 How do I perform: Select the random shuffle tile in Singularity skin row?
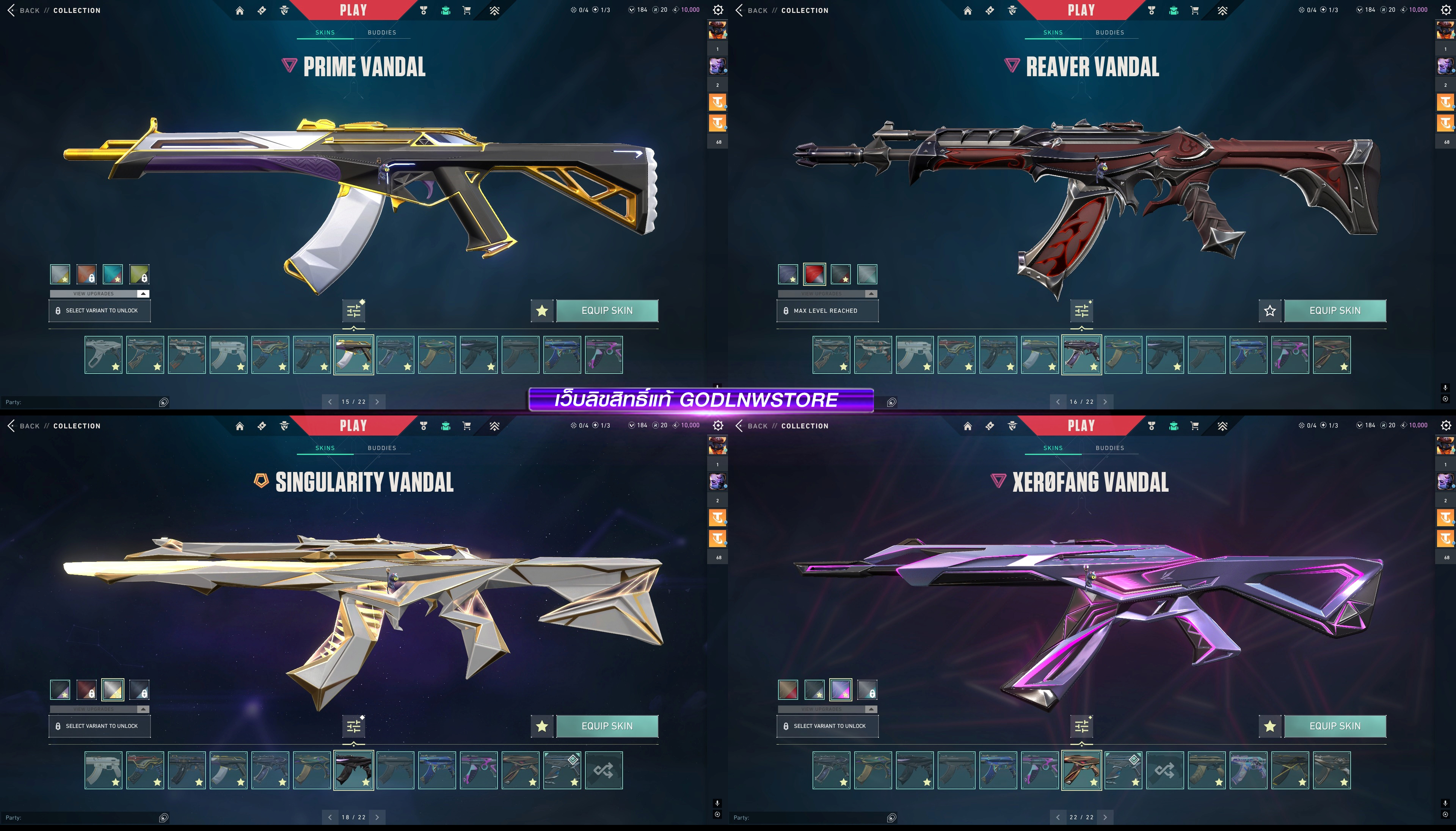603,770
